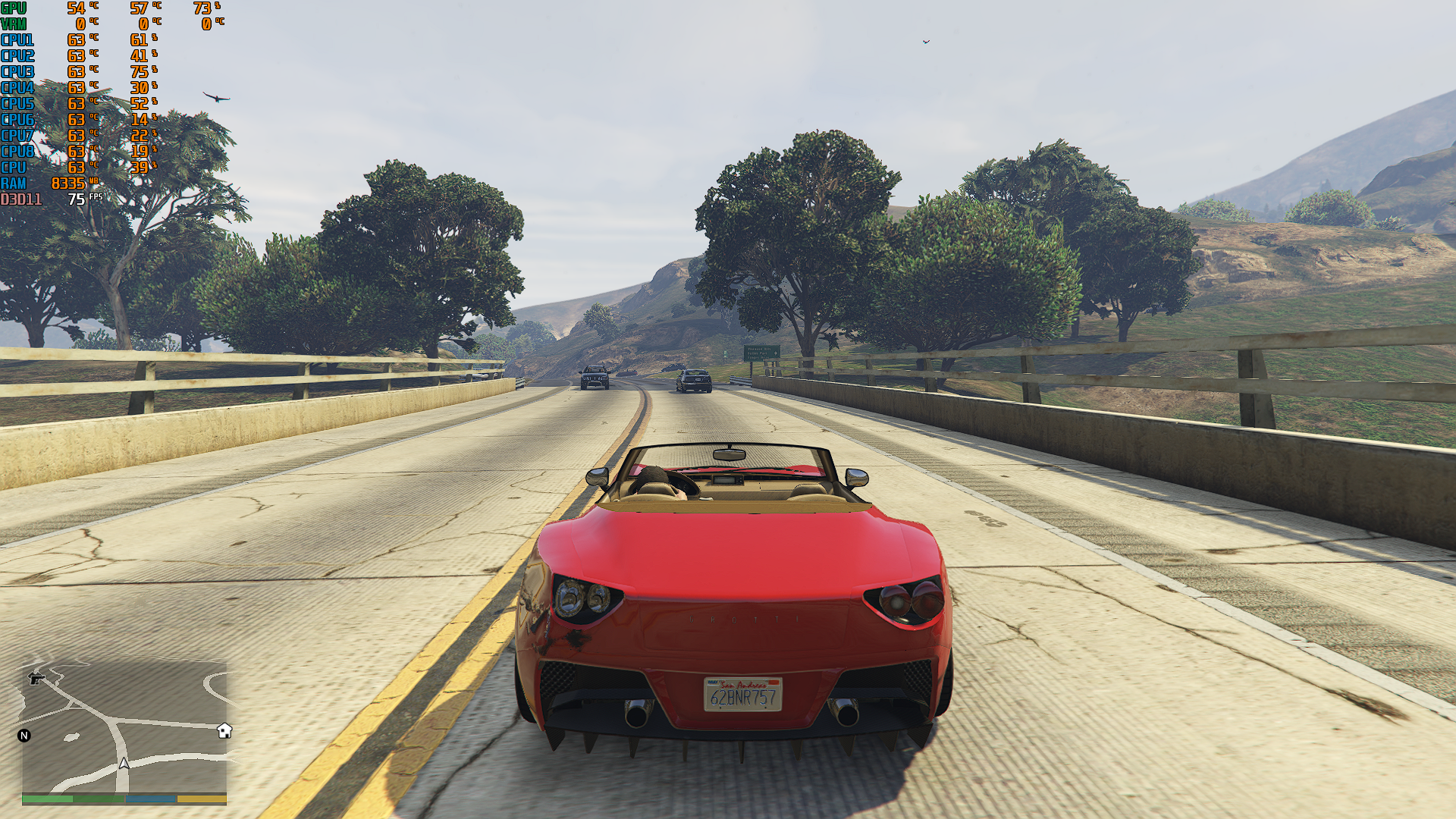
Task: Select the player arrow on the minimap
Action: coord(124,763)
